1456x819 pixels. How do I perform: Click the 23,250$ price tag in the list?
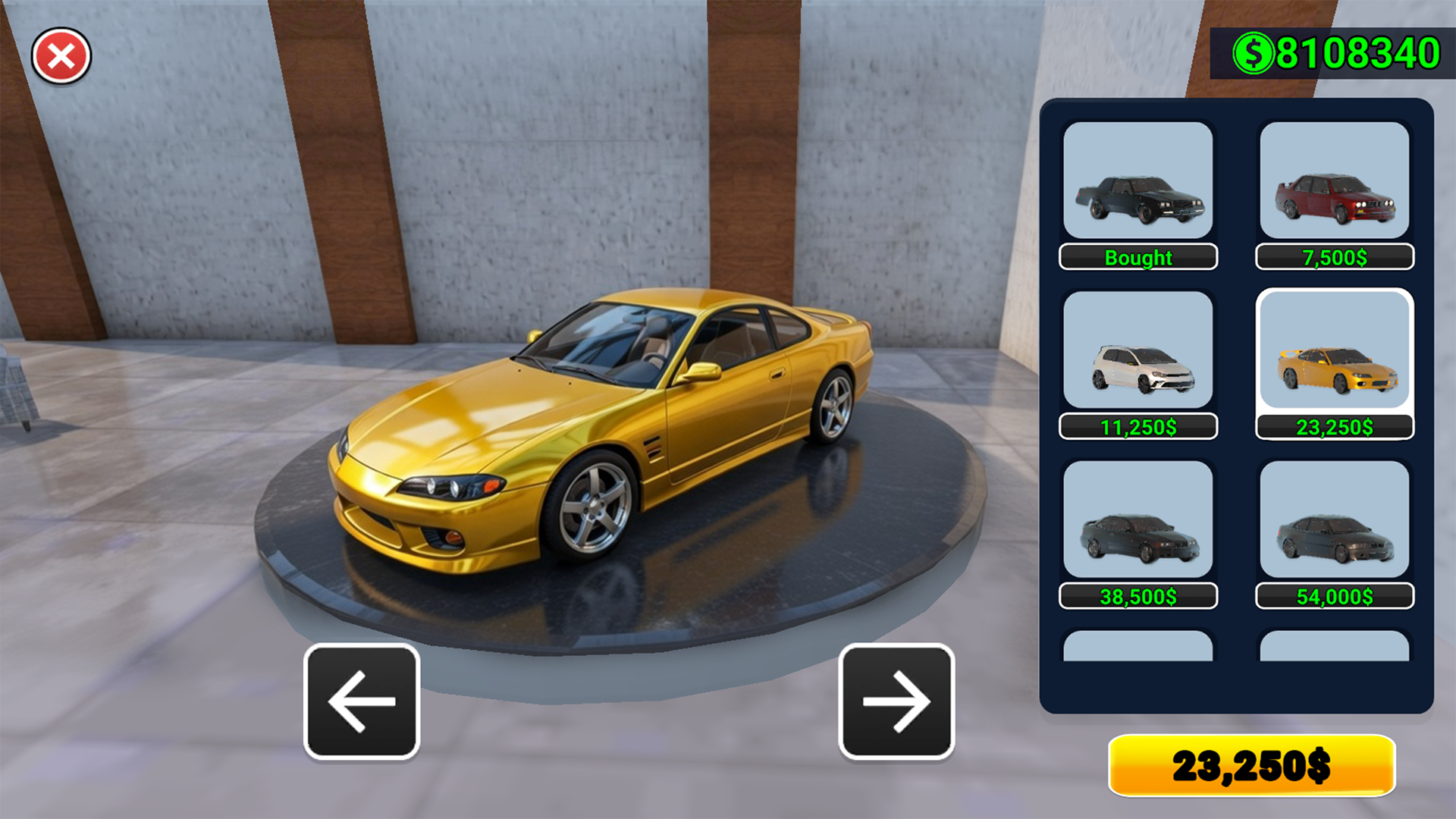pyautogui.click(x=1333, y=426)
